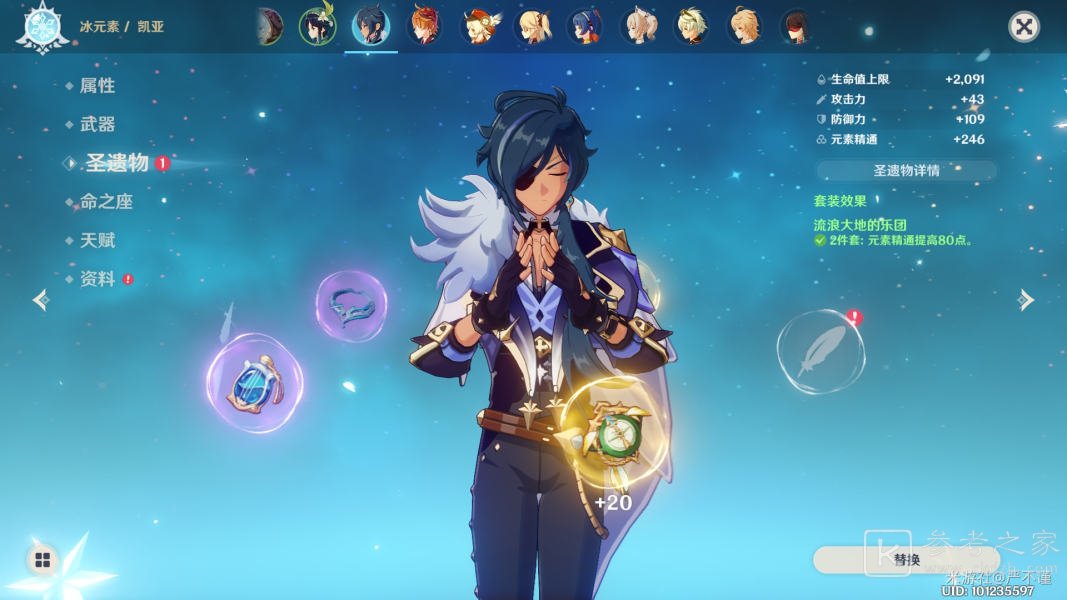Switch to the 武器 weapon section
Viewport: 1067px width, 600px height.
tap(97, 124)
